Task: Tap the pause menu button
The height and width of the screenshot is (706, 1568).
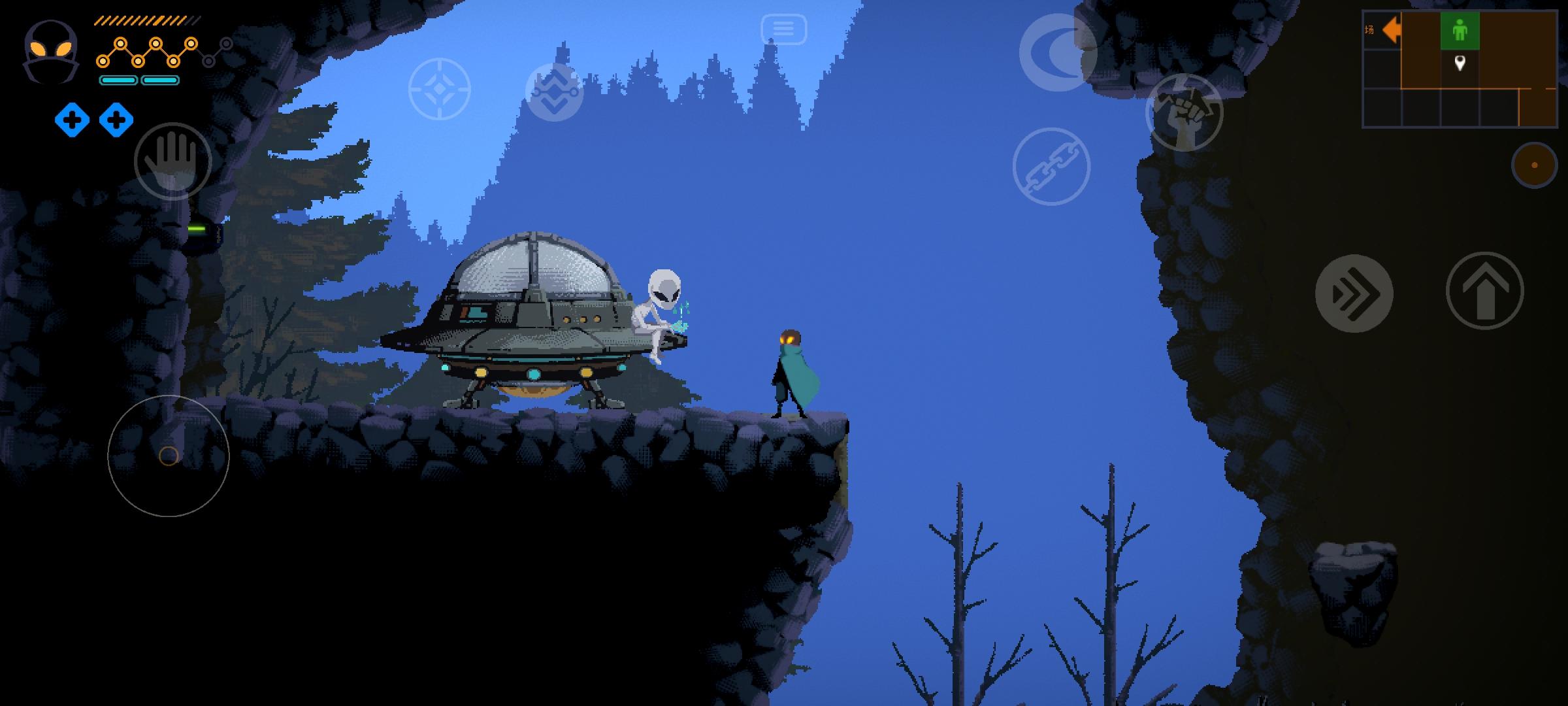Action: [x=783, y=29]
